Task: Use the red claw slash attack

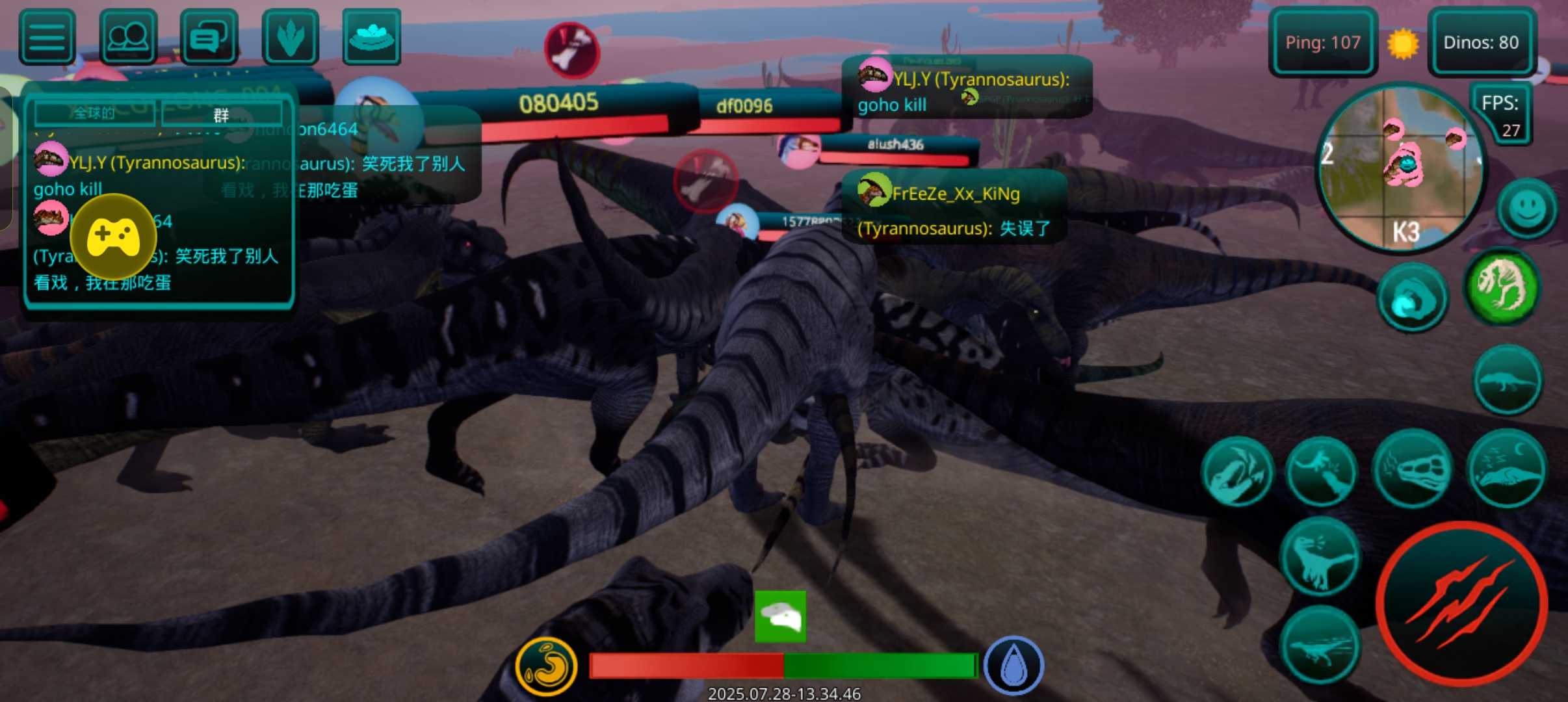Action: pos(1461,603)
